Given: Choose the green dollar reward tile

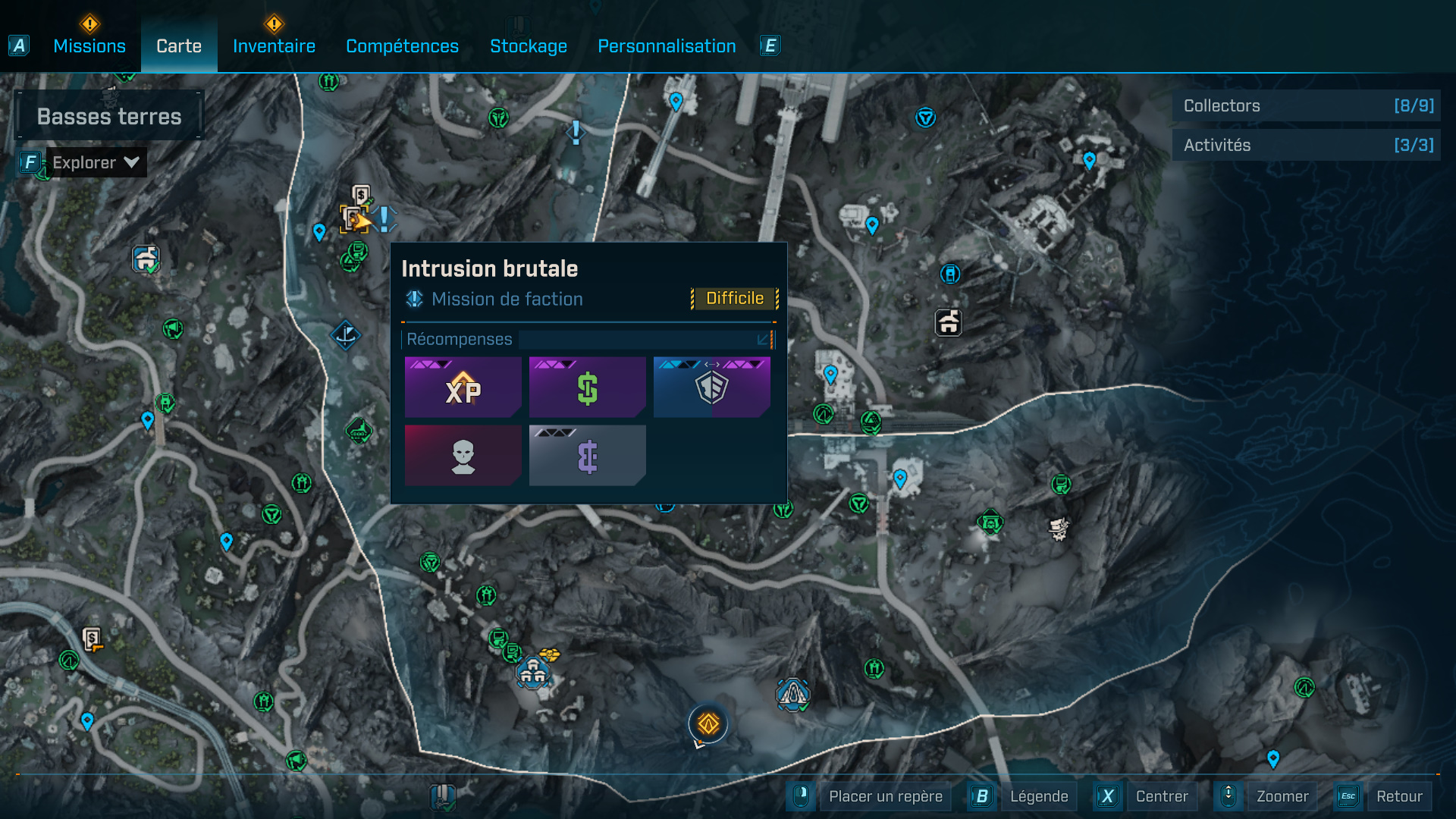Looking at the screenshot, I should click(x=587, y=388).
